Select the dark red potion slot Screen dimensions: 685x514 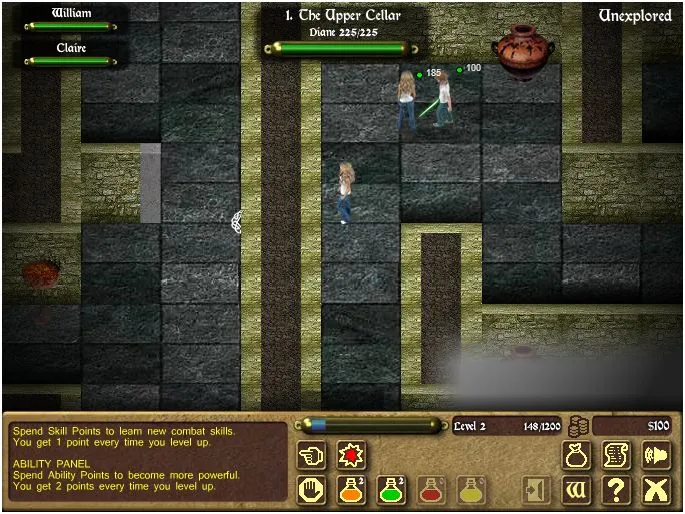coord(431,490)
